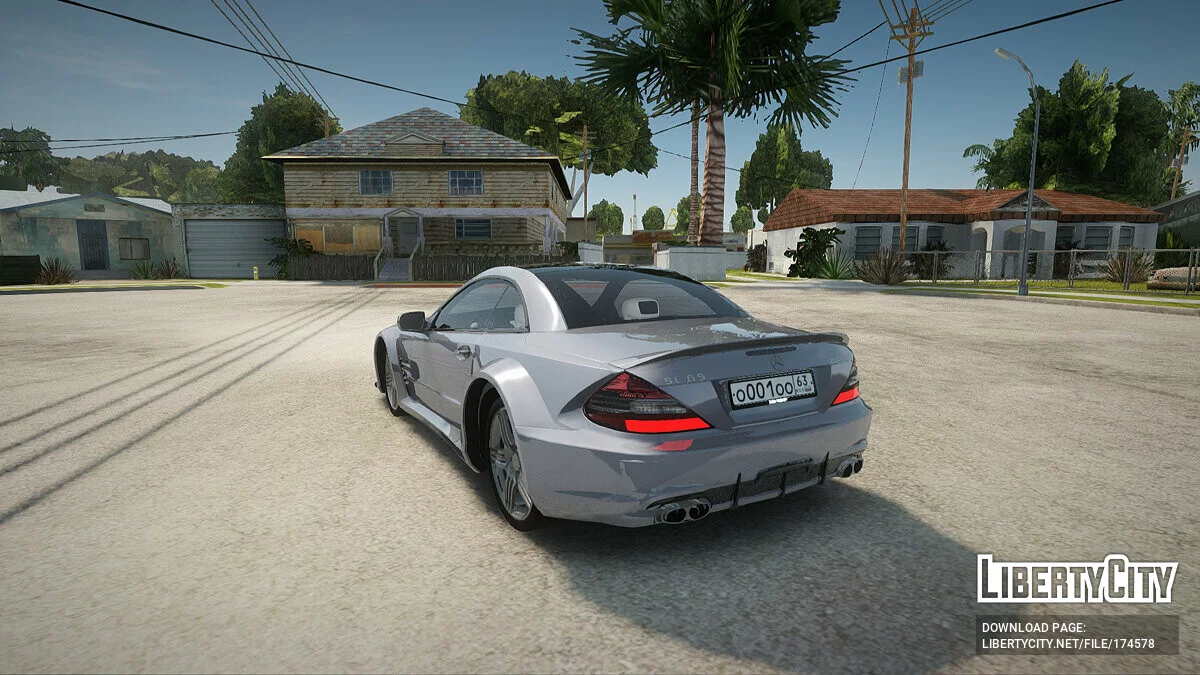Open the libertycity.net/file/174578 download link
The image size is (1200, 675).
[x=1068, y=644]
